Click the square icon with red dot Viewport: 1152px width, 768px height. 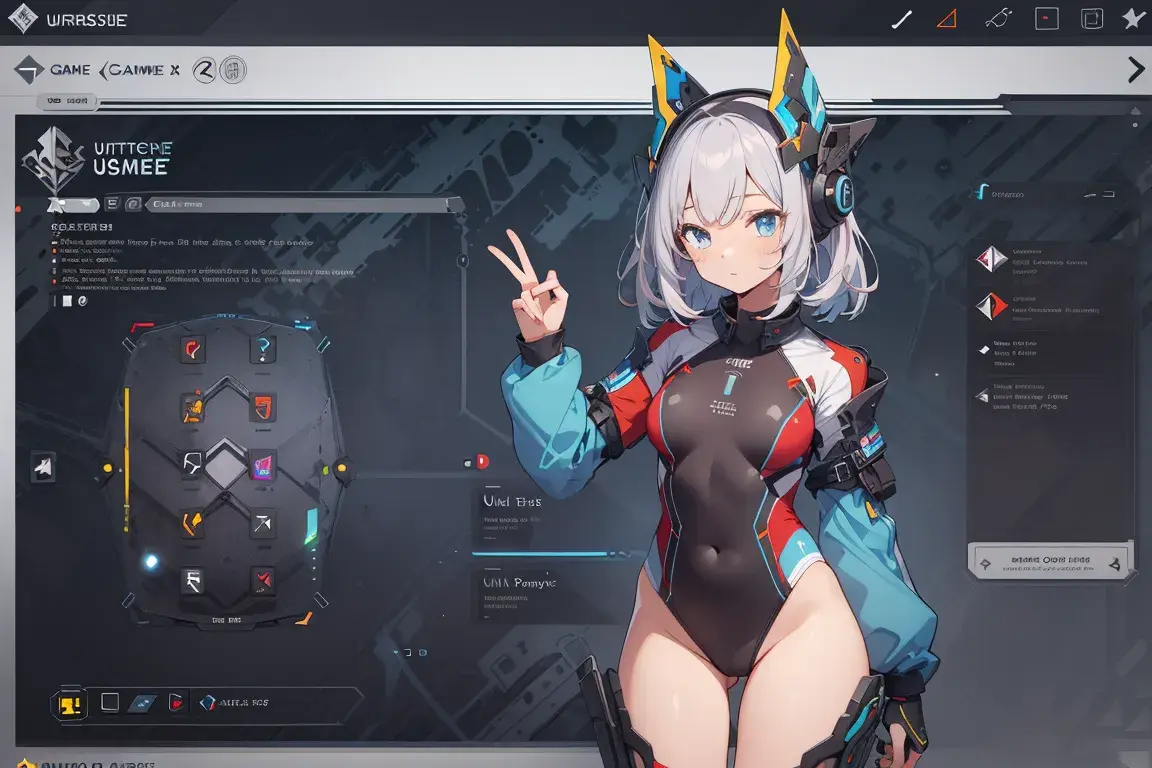1046,18
